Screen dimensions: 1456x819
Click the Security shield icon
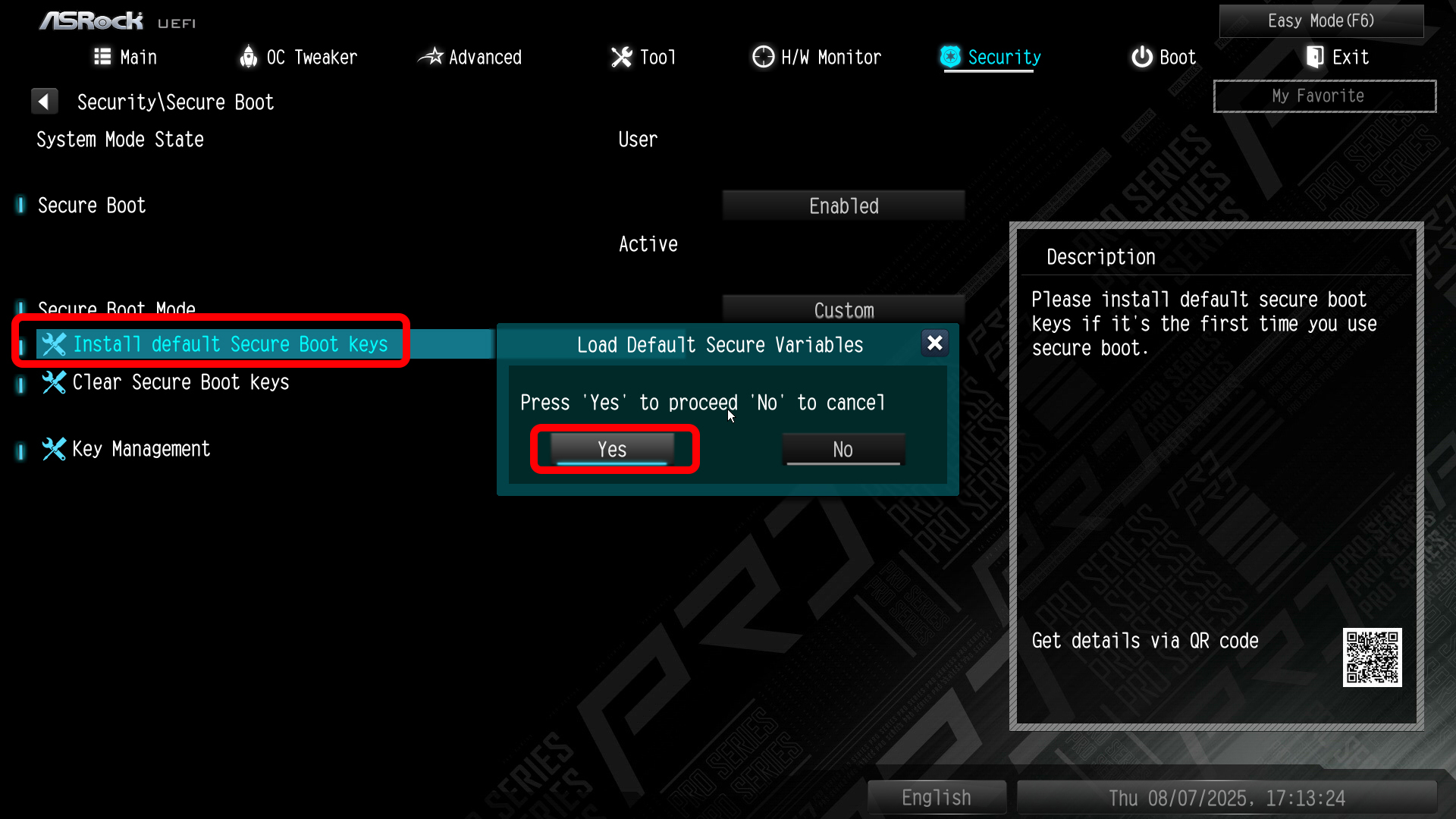tap(950, 57)
